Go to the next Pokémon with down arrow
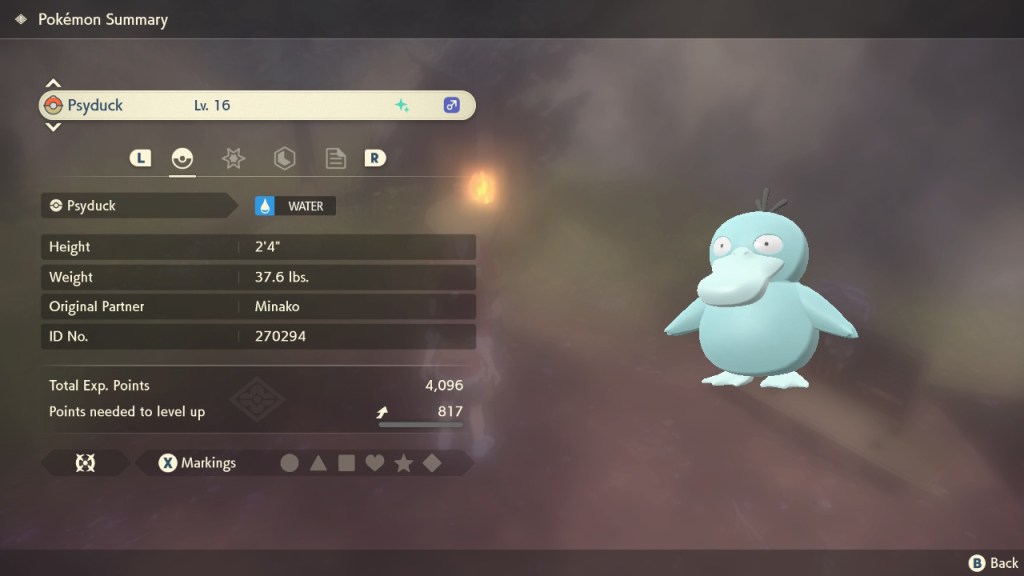This screenshot has height=576, width=1024. pos(54,127)
